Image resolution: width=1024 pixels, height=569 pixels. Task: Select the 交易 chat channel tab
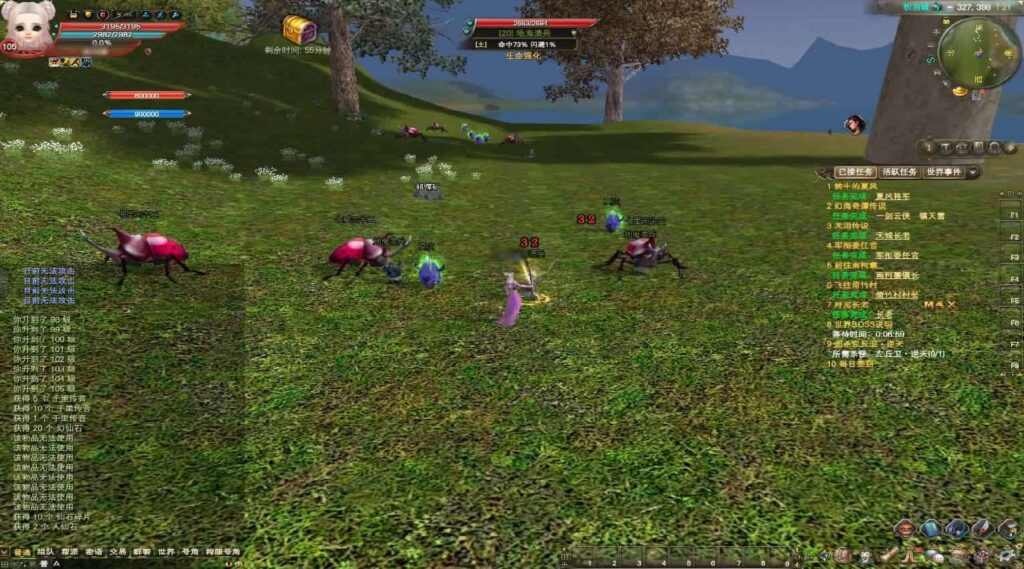tap(118, 551)
